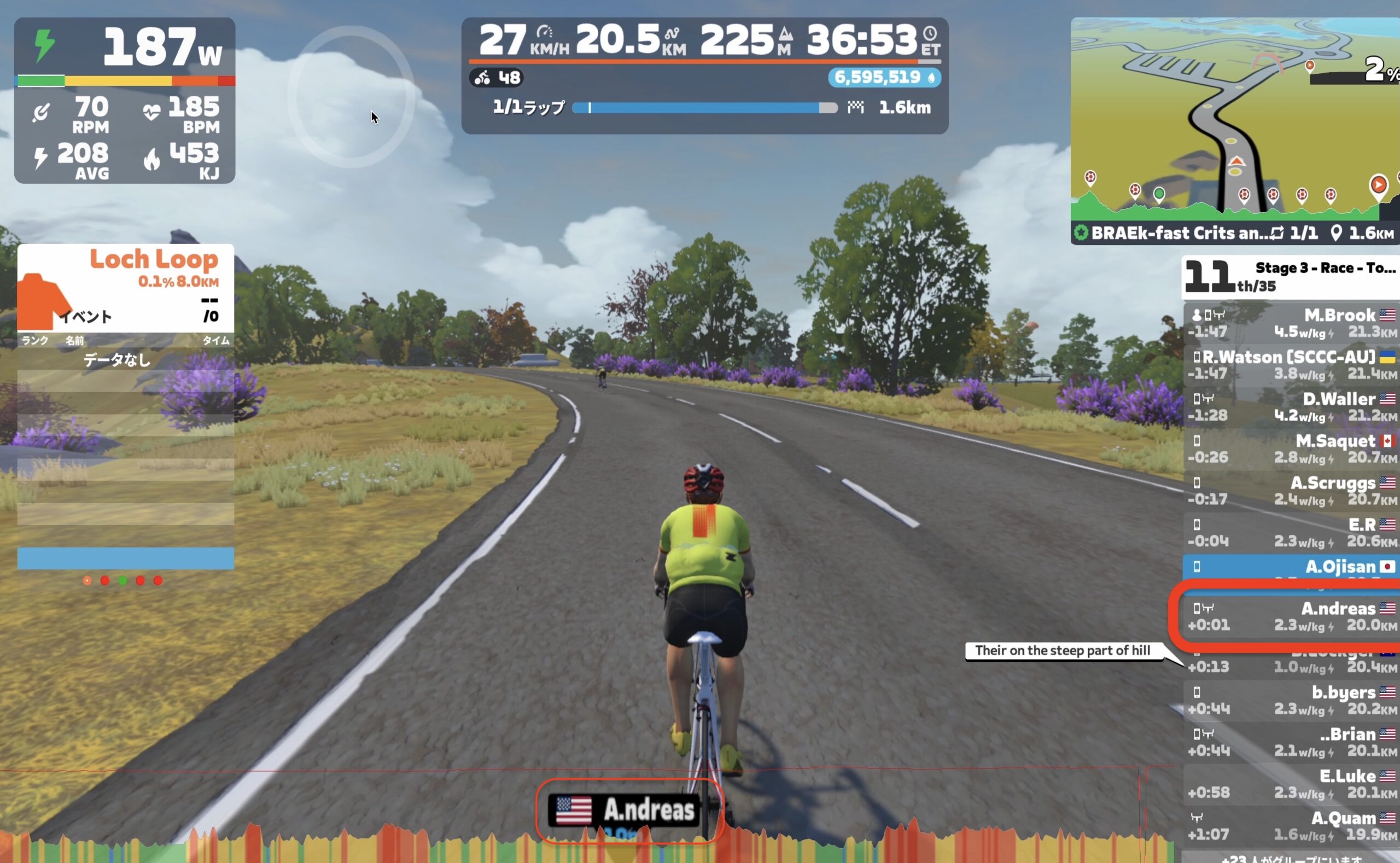Click the 11th/35 race position header

point(1290,277)
